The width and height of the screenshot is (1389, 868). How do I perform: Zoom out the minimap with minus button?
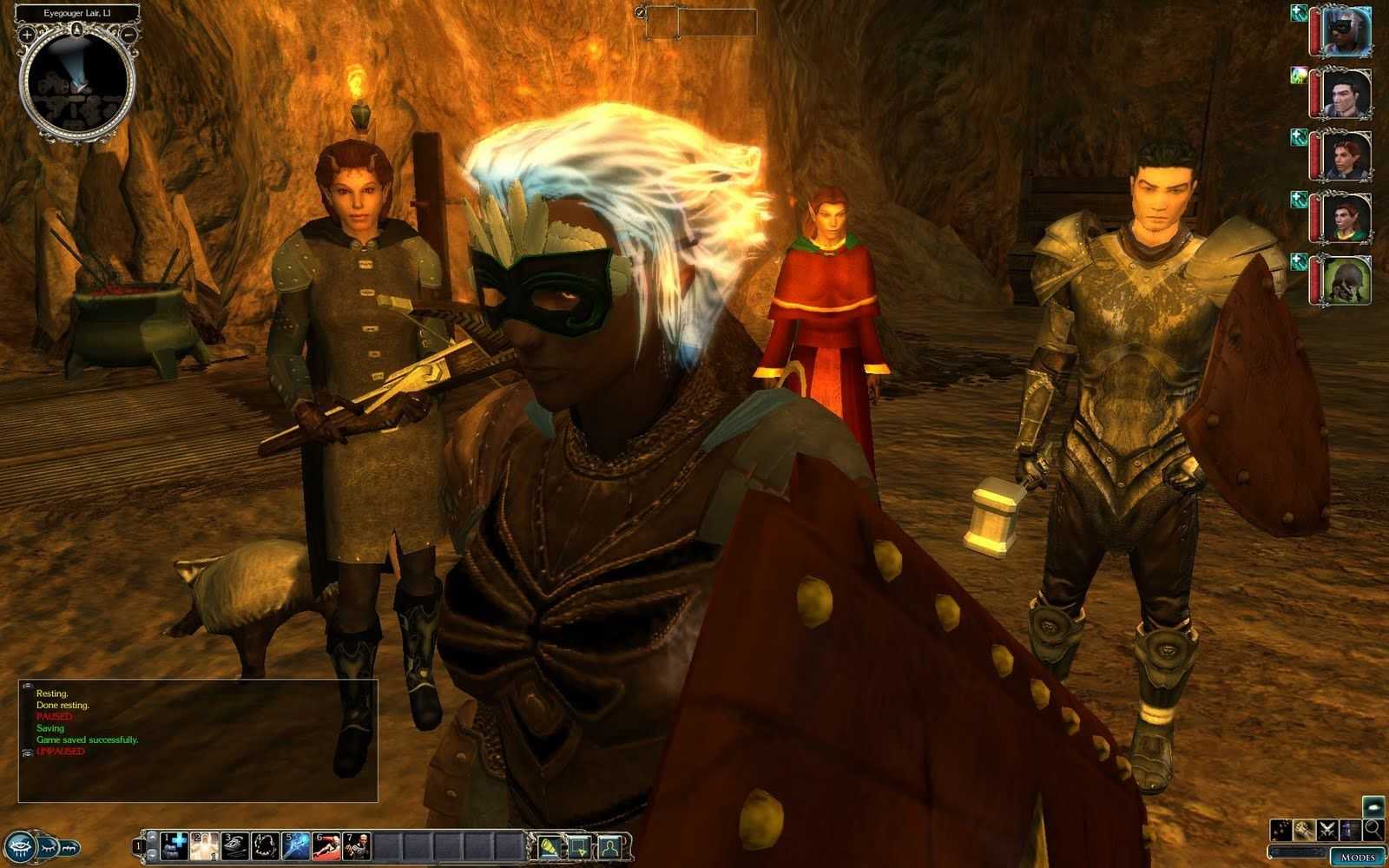128,35
